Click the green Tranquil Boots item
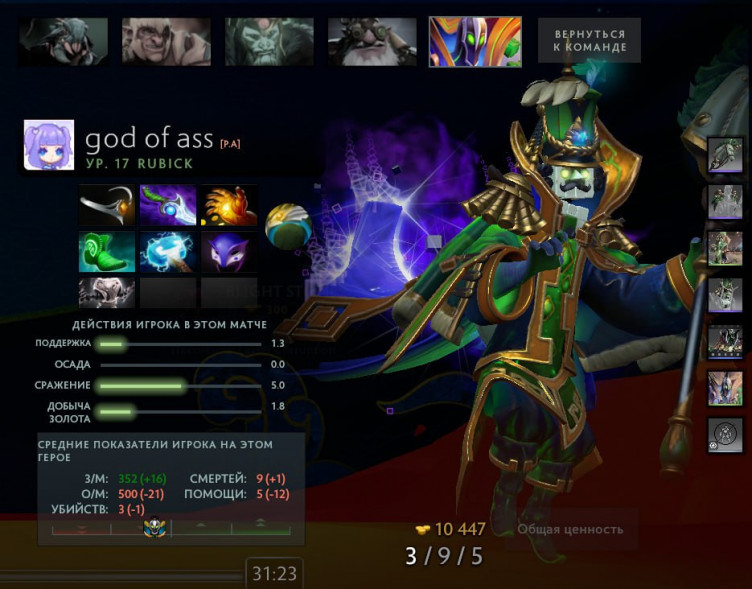This screenshot has width=752, height=589. click(x=107, y=252)
